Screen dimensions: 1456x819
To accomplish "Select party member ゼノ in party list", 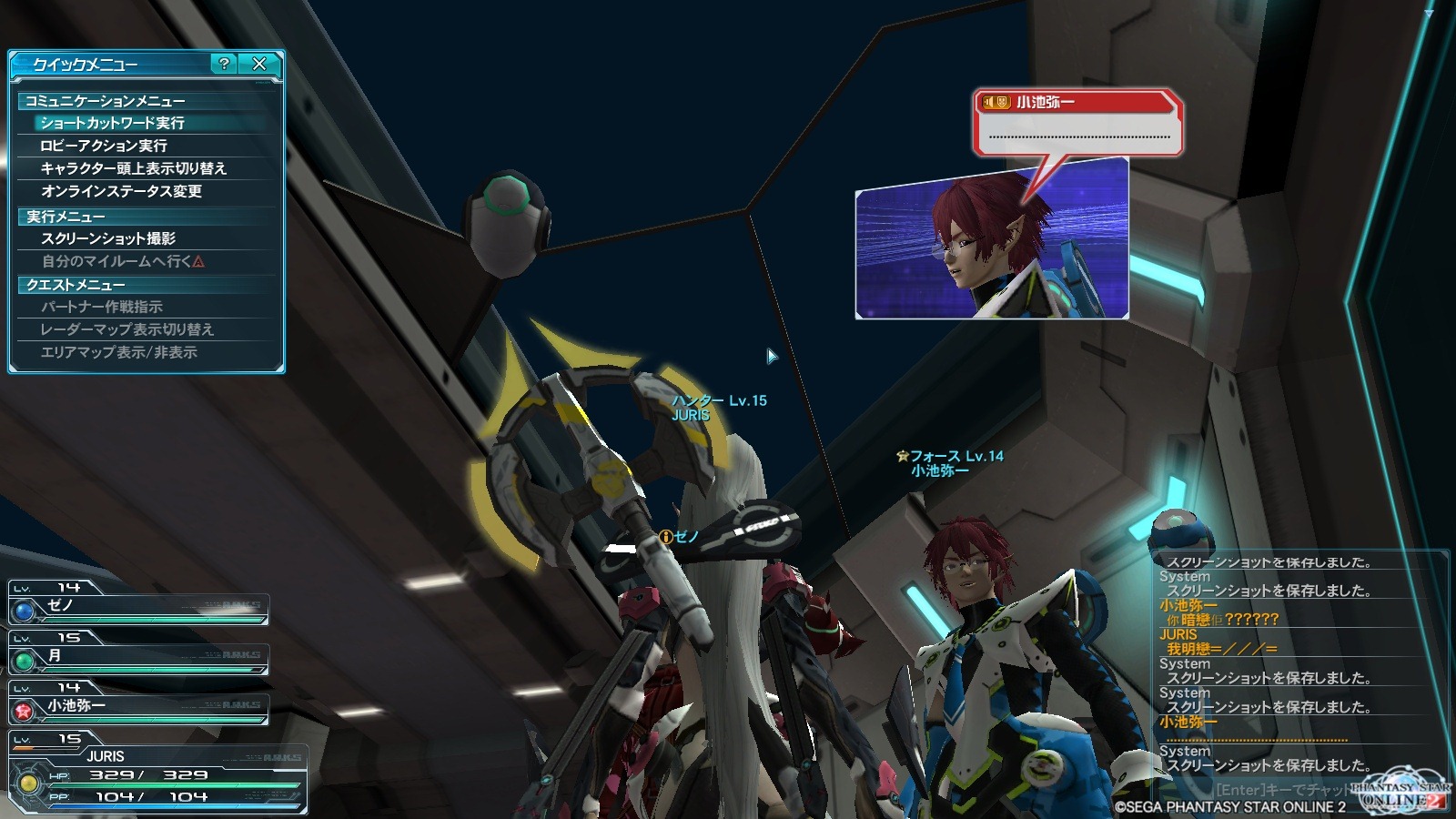I will [138, 605].
